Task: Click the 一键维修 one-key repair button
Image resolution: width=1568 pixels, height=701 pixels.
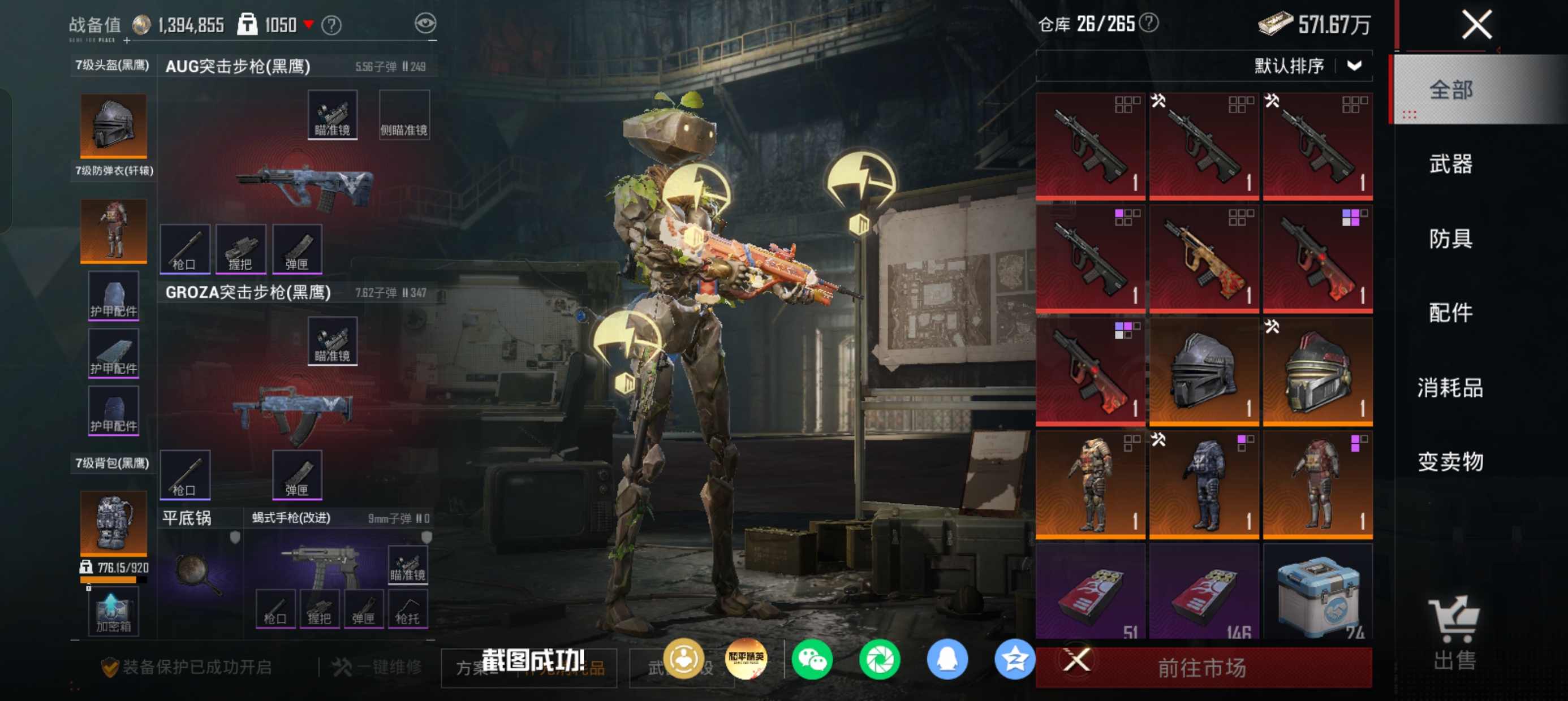Action: (x=377, y=668)
